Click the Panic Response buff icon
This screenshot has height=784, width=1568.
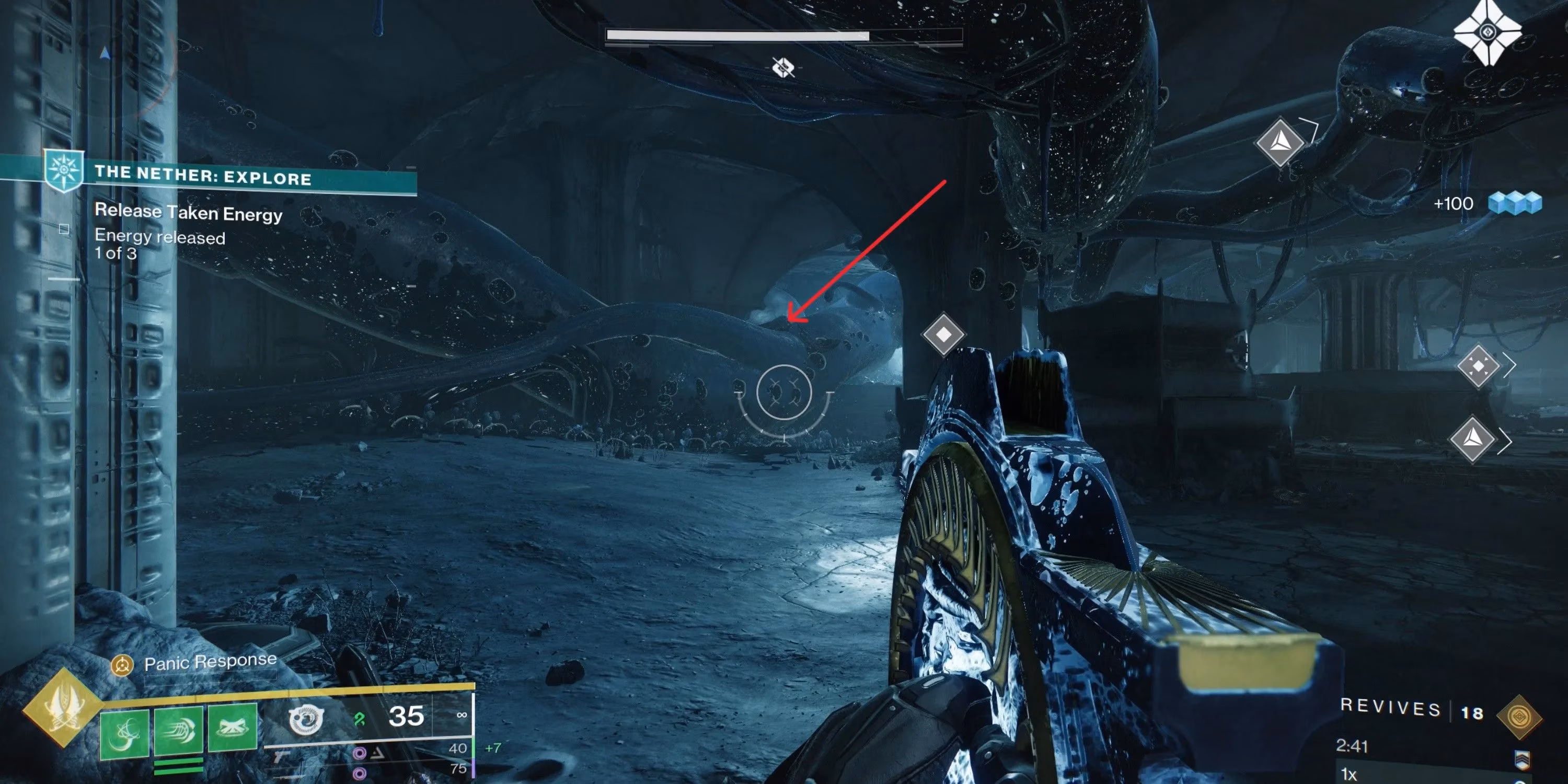123,664
